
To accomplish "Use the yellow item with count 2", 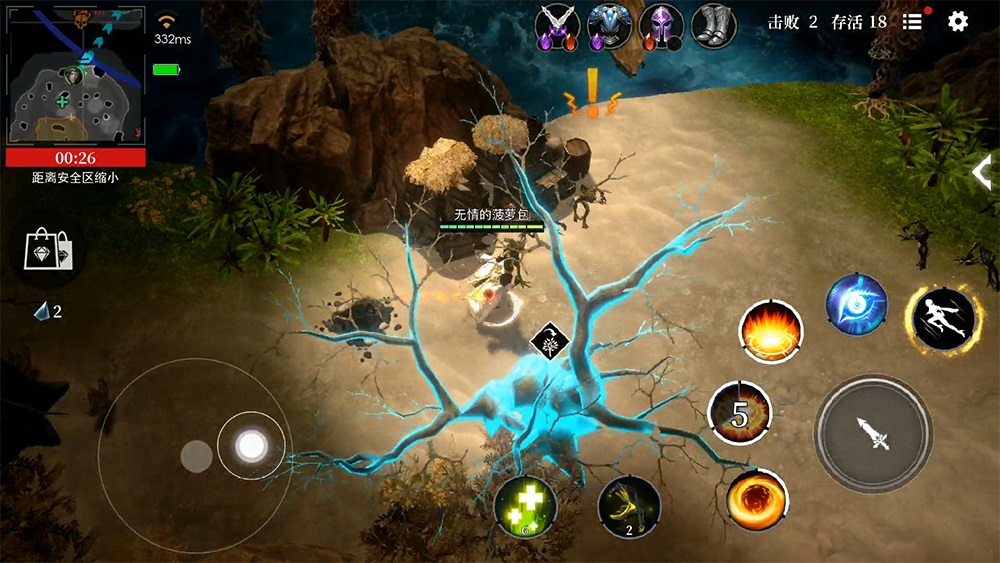I will coord(629,507).
